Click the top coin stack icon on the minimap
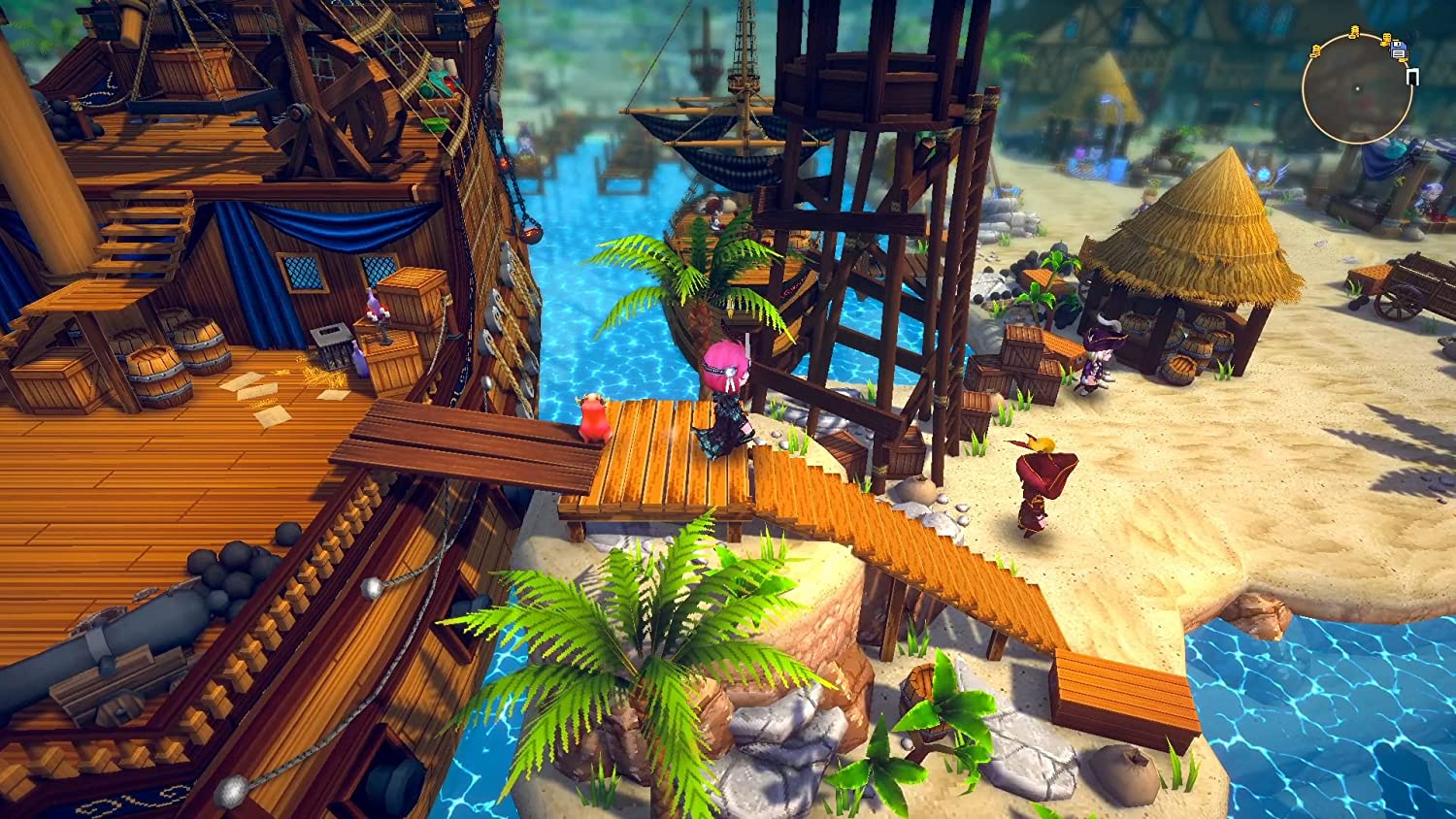The height and width of the screenshot is (819, 1456). pyautogui.click(x=1354, y=32)
